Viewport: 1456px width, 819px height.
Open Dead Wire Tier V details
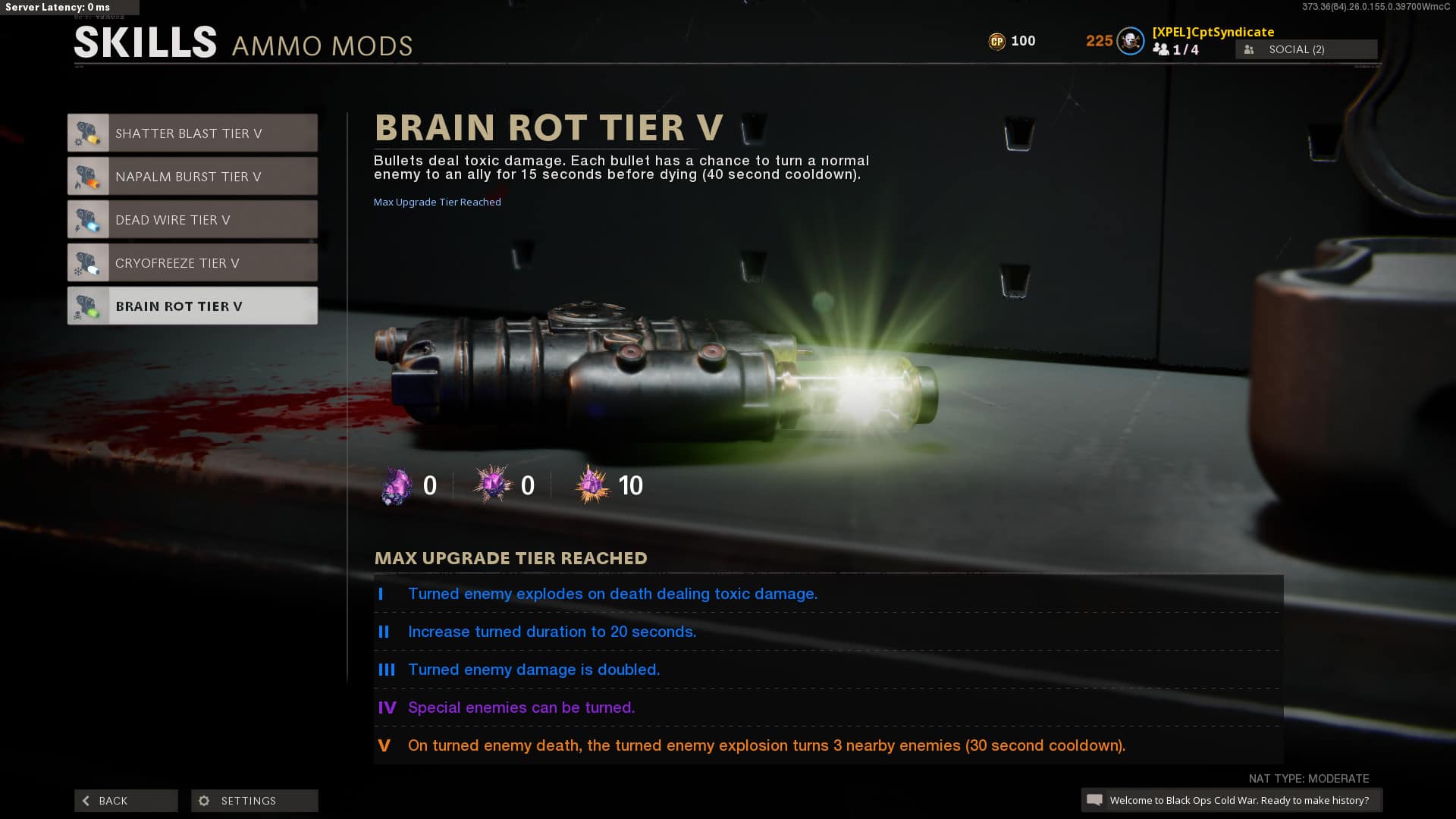[192, 220]
